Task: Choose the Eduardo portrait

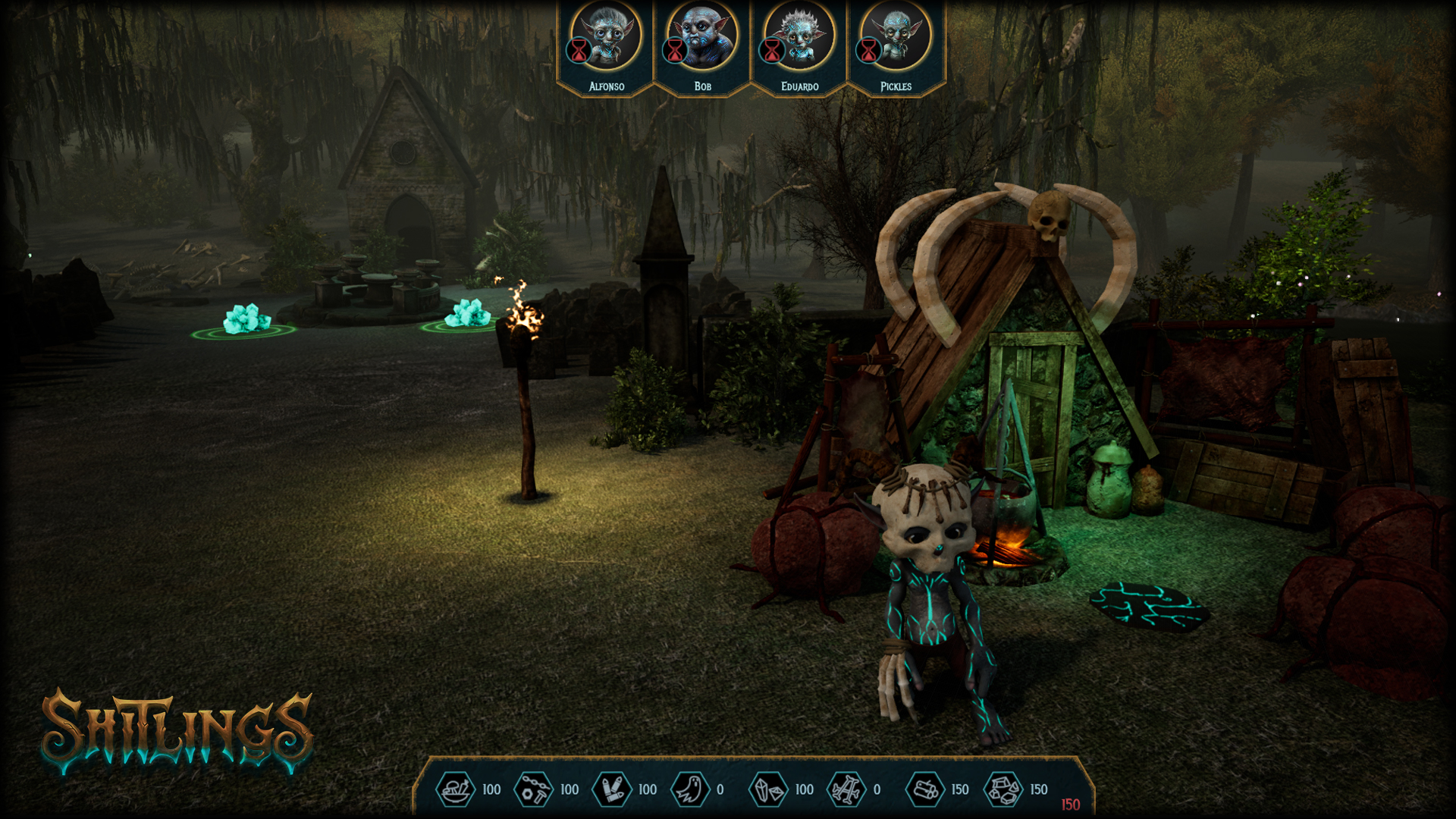Action: coord(799,36)
